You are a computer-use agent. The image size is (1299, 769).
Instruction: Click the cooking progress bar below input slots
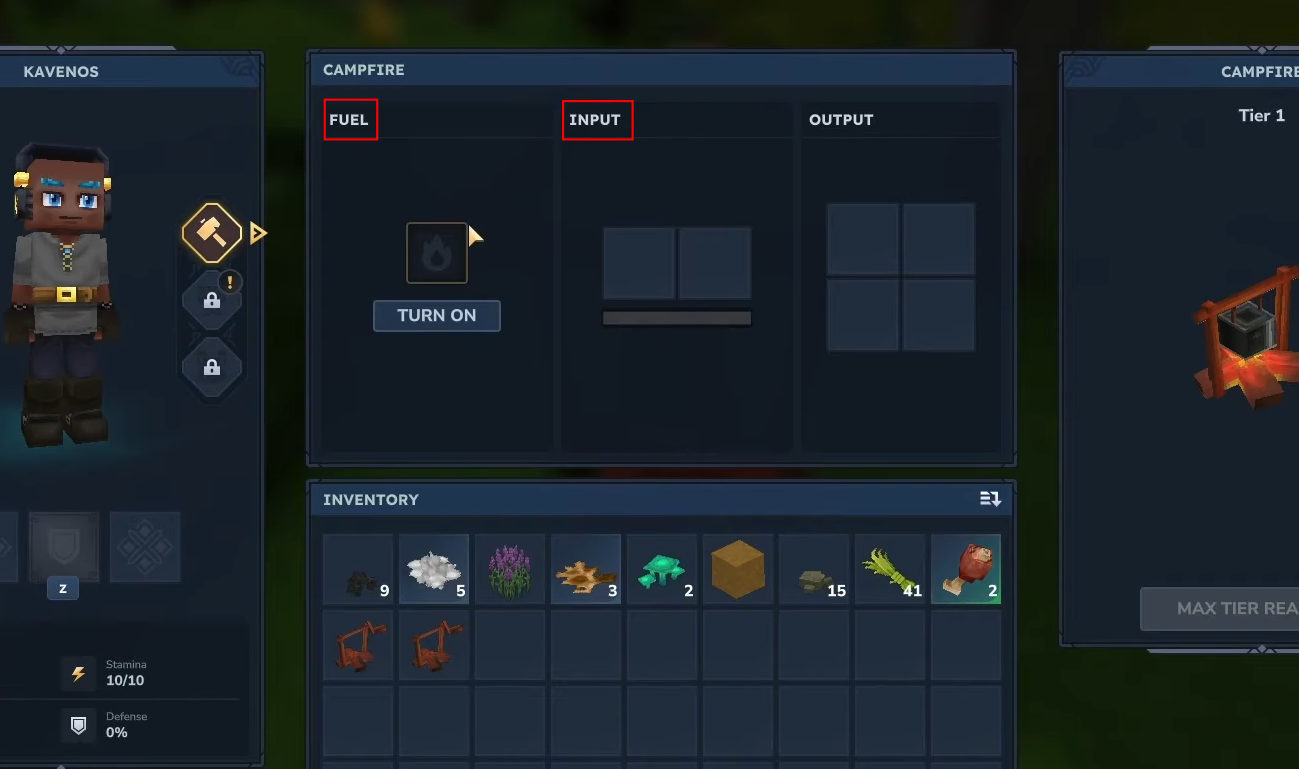pyautogui.click(x=677, y=317)
